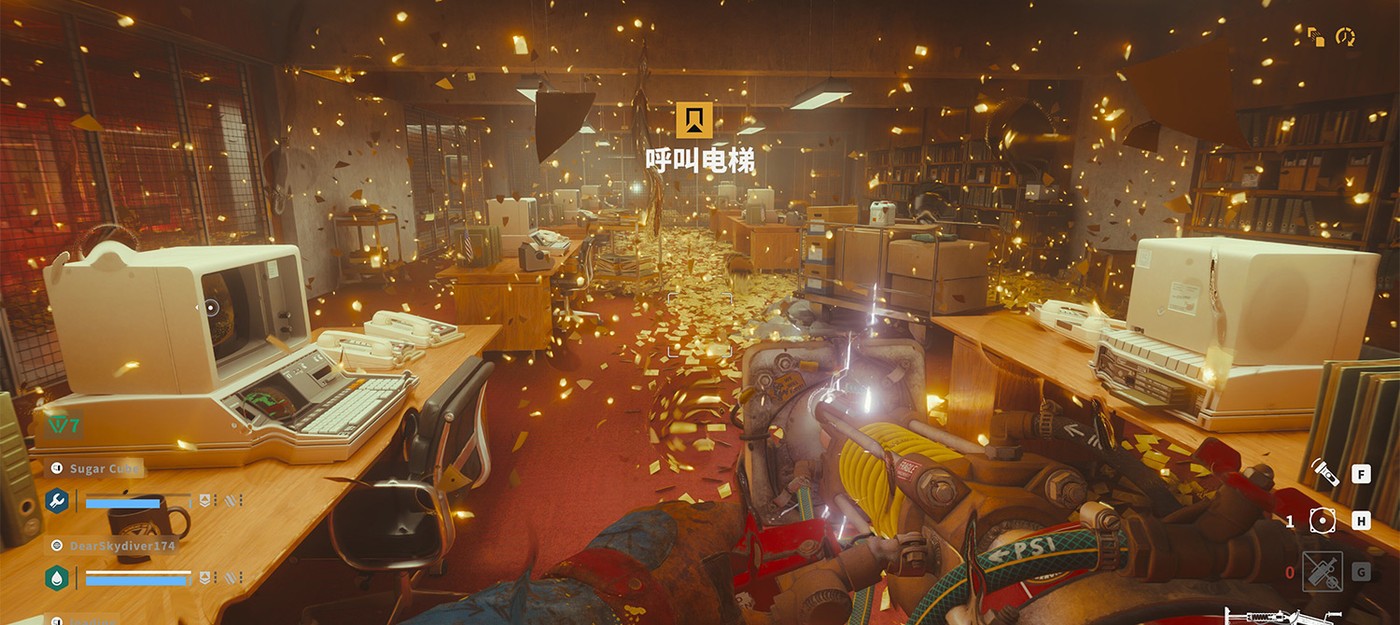Viewport: 1400px width, 625px height.
Task: Click the green level 7 badge
Action: click(x=64, y=425)
